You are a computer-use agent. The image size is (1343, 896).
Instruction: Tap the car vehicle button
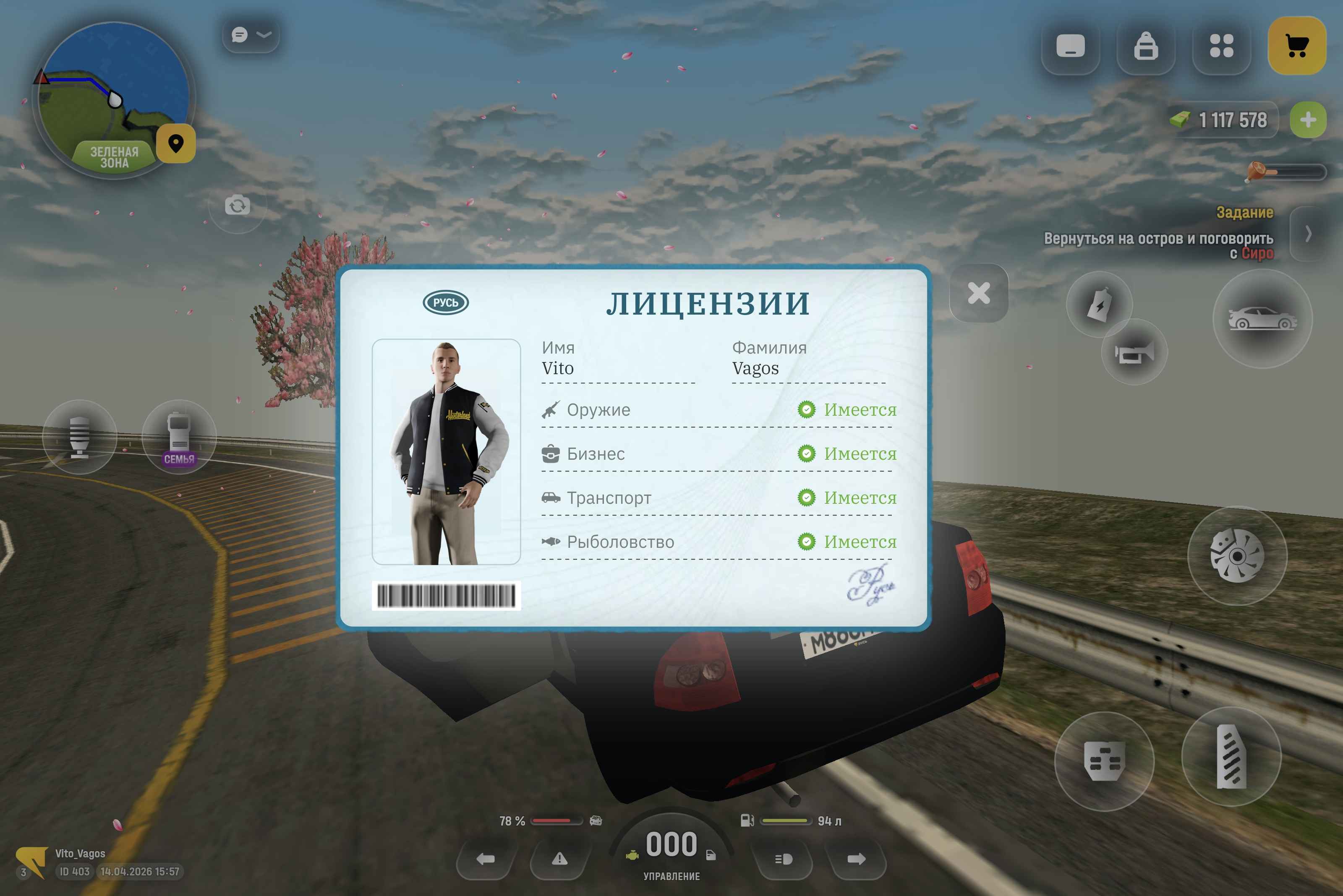1262,319
